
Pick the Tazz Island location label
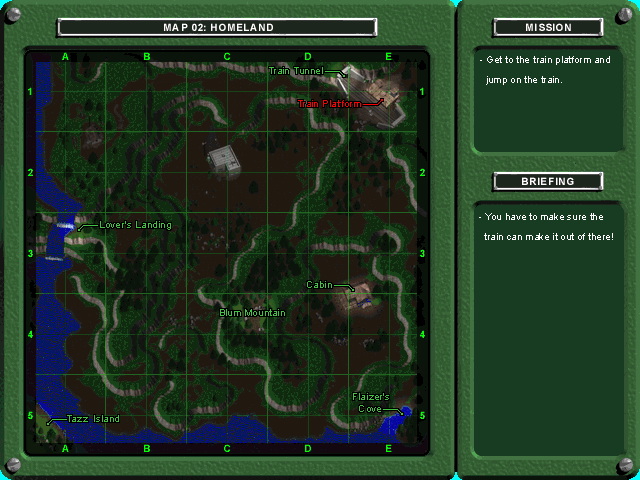point(93,419)
